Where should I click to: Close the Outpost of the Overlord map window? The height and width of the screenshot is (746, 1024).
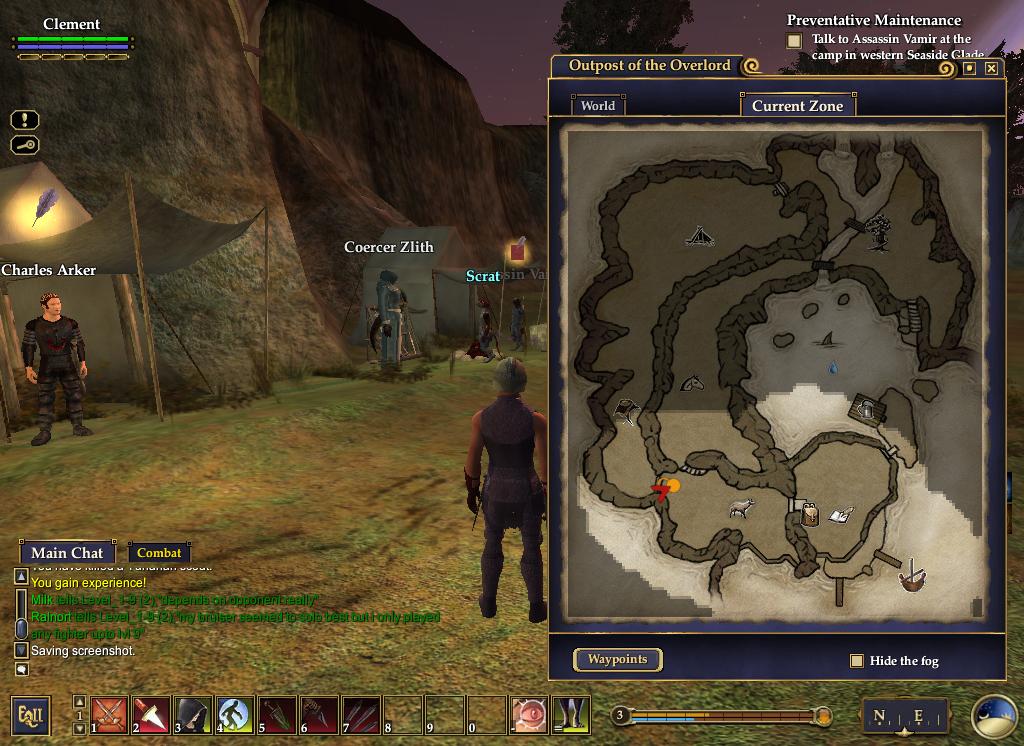pyautogui.click(x=991, y=68)
